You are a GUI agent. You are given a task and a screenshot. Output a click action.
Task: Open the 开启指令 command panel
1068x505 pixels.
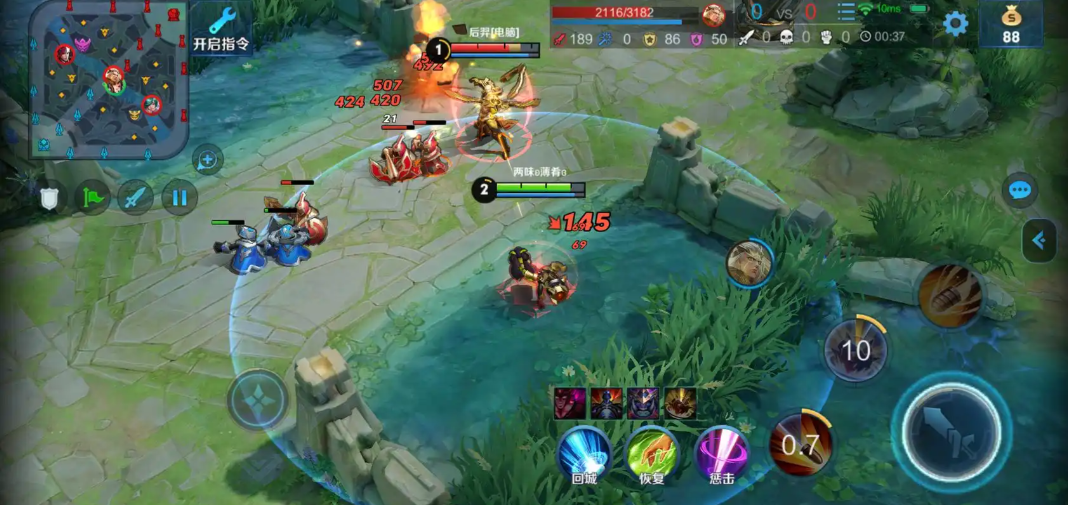221,29
